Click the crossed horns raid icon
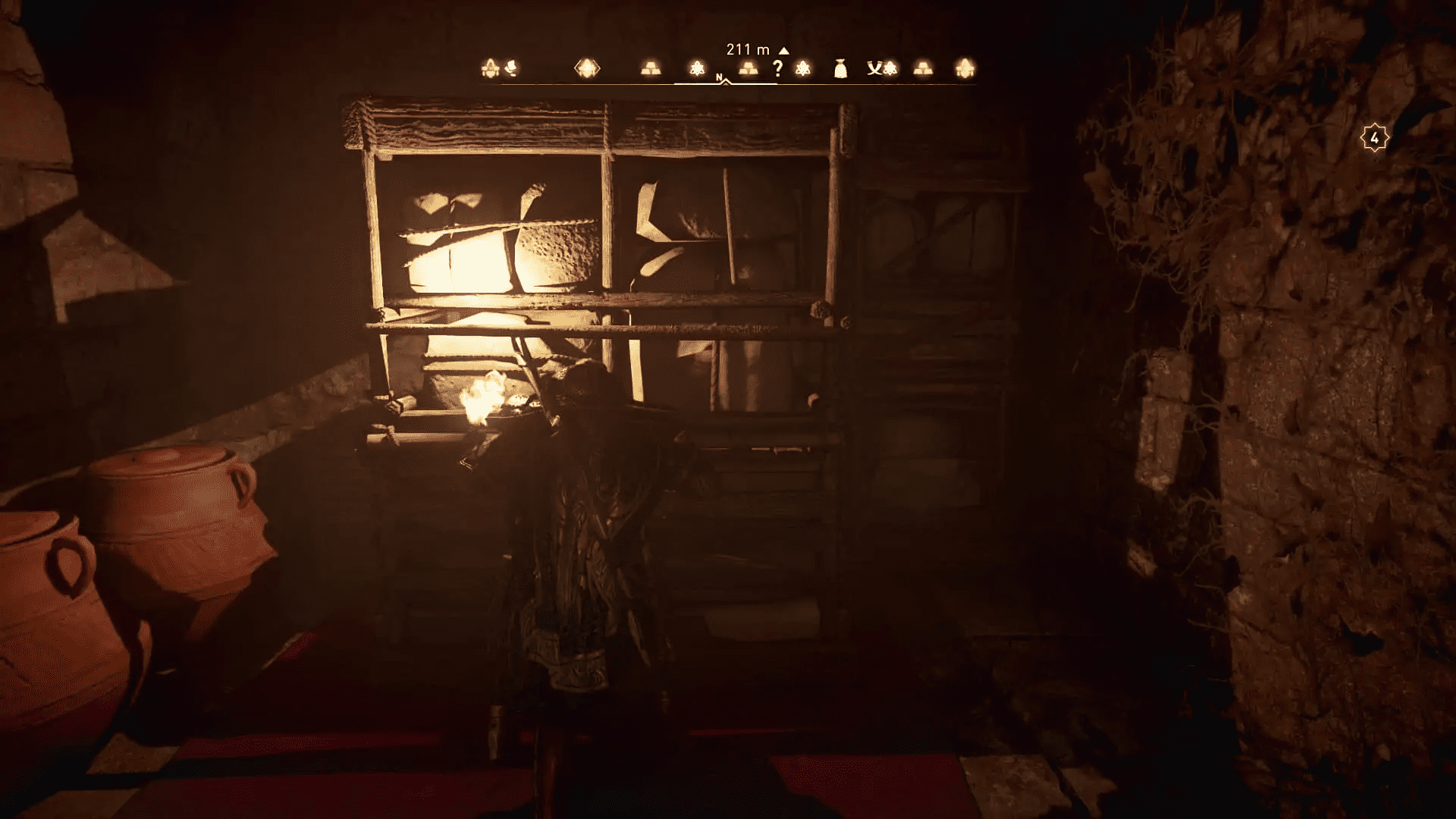1456x819 pixels. tap(874, 69)
